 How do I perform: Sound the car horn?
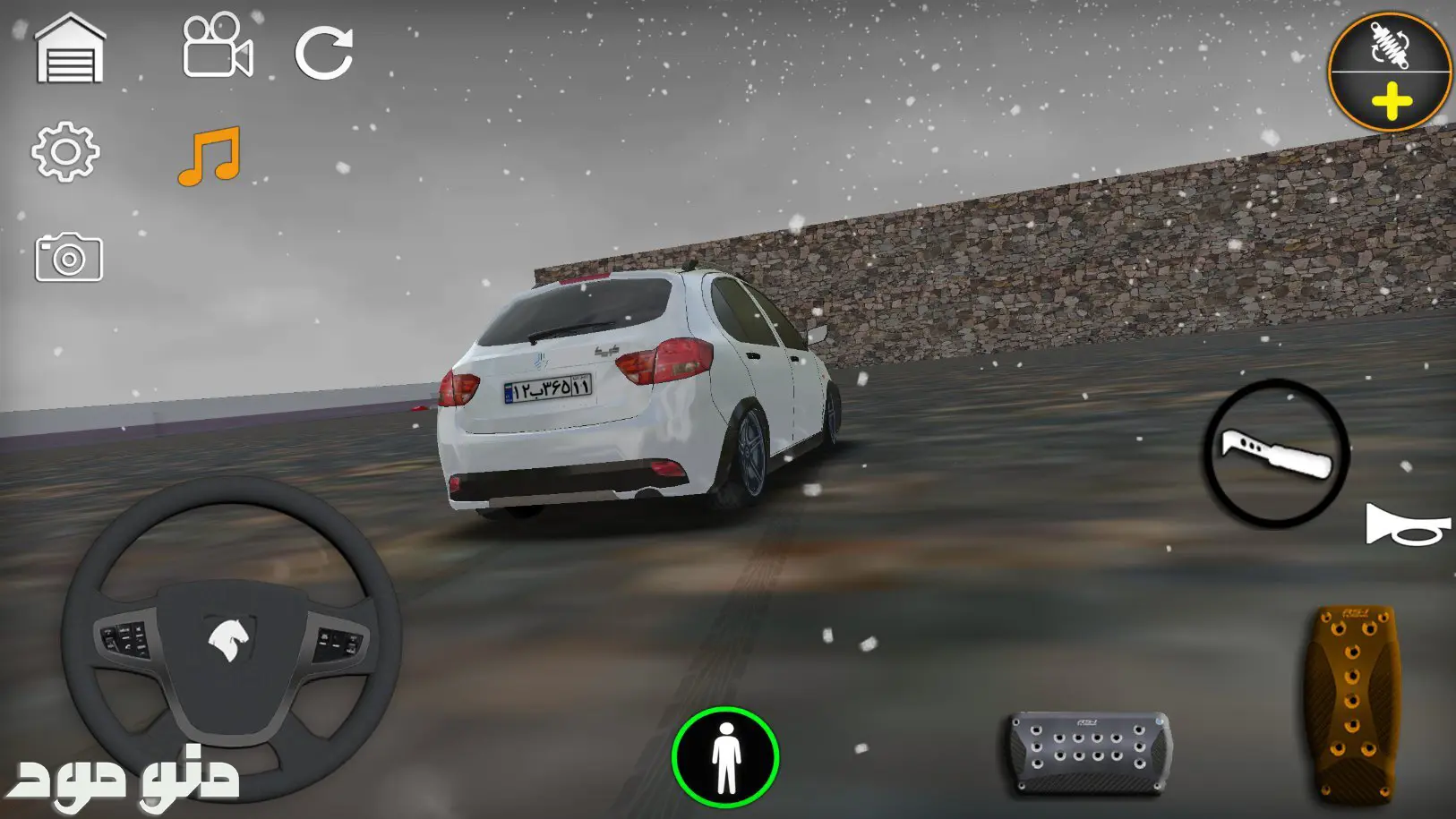(1406, 525)
